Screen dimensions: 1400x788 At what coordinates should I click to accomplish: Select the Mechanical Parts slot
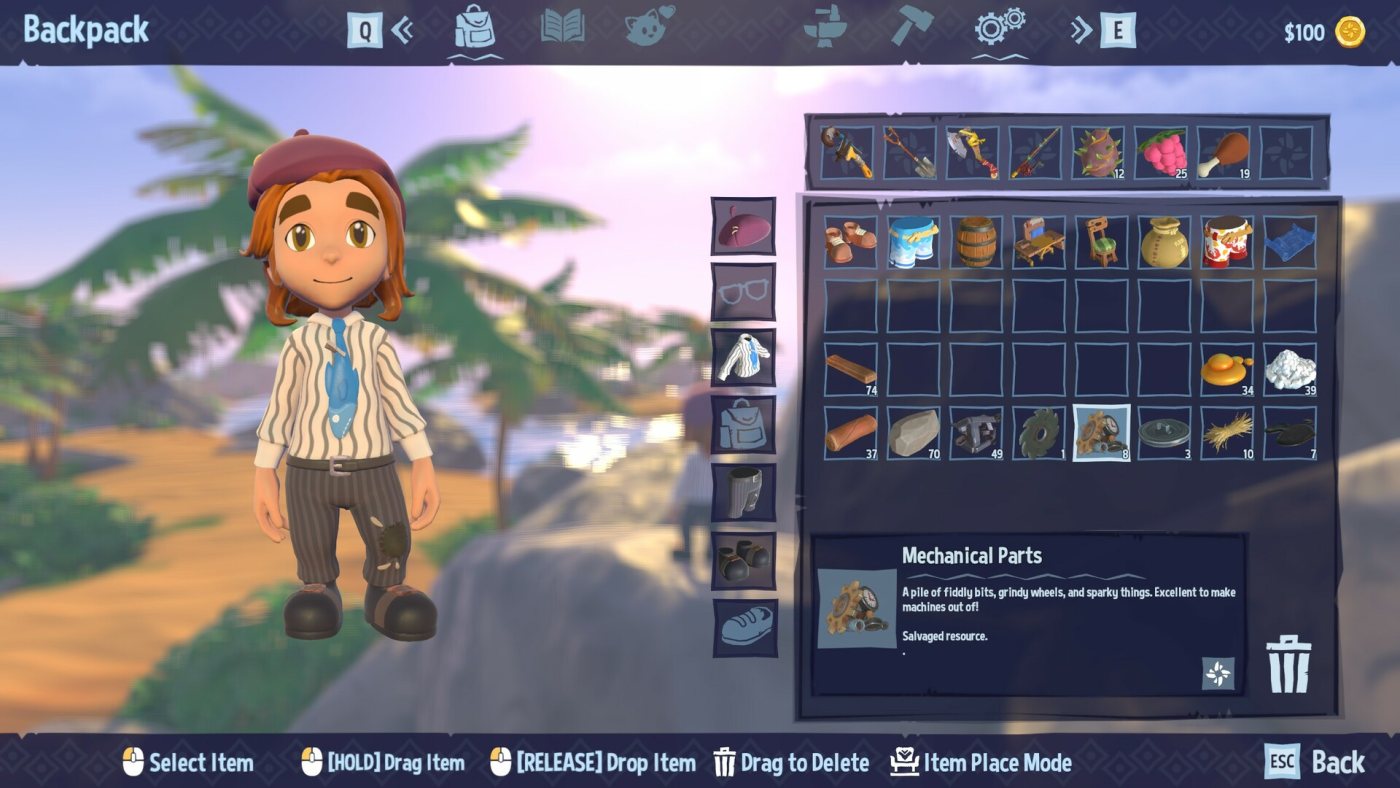click(x=1101, y=433)
